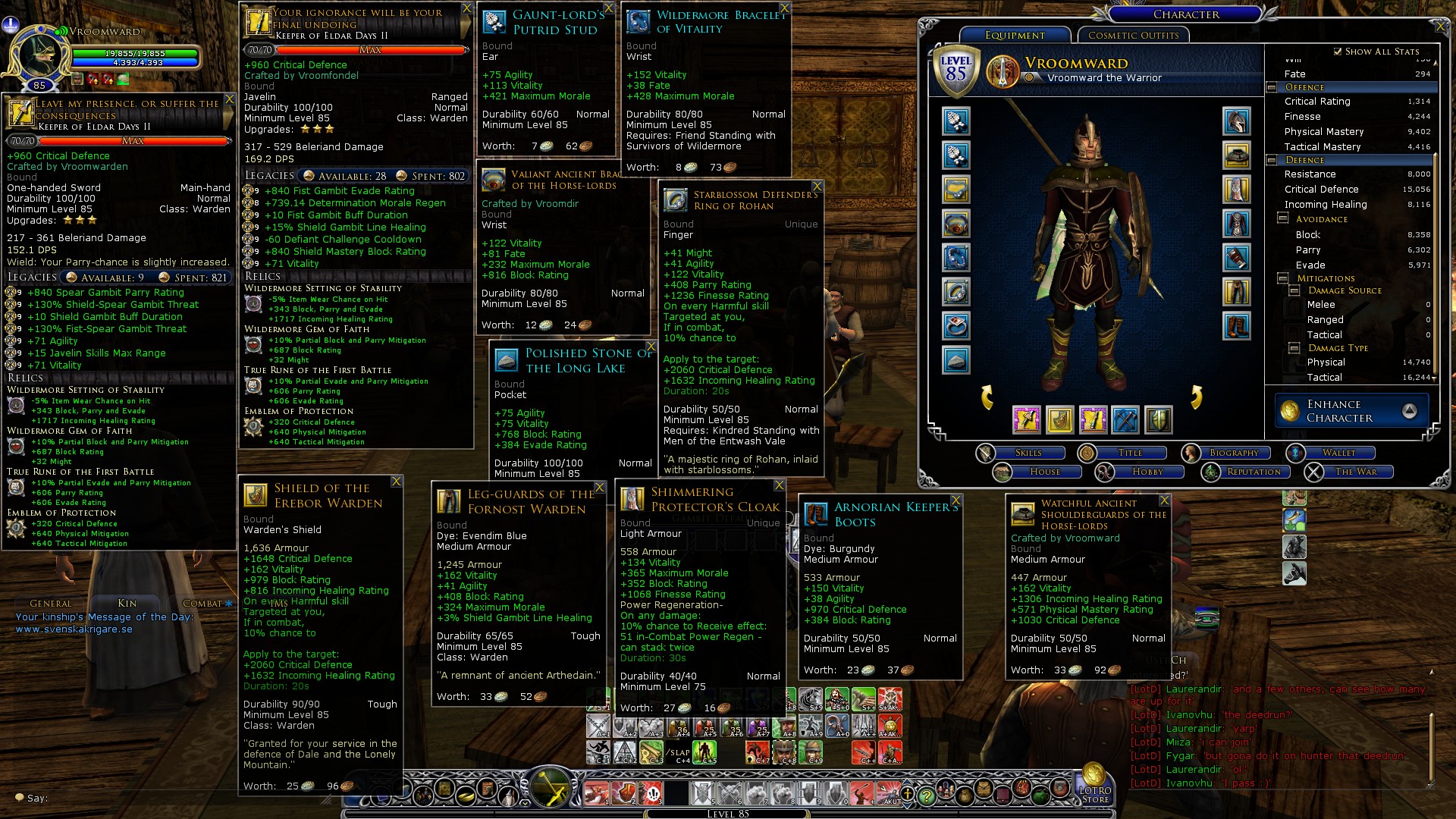
Task: Open the Skills panel
Action: [1028, 453]
